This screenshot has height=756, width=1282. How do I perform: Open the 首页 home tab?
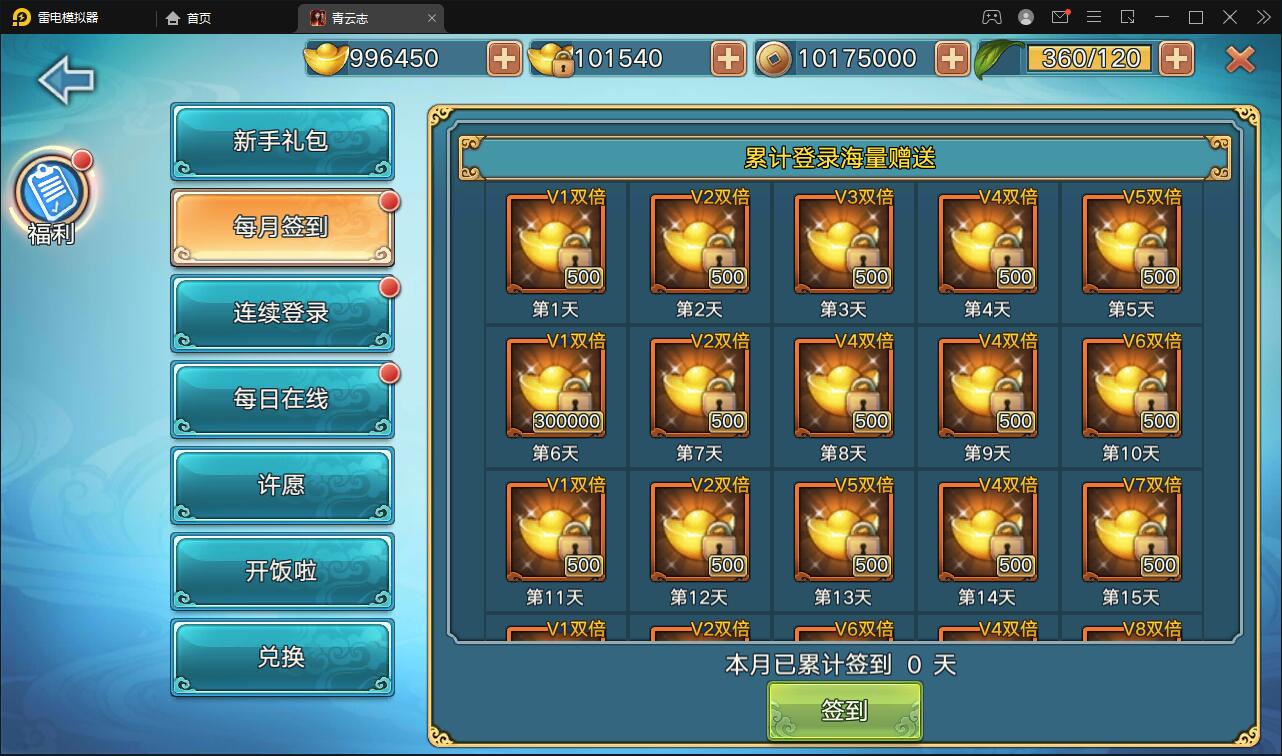(x=186, y=17)
